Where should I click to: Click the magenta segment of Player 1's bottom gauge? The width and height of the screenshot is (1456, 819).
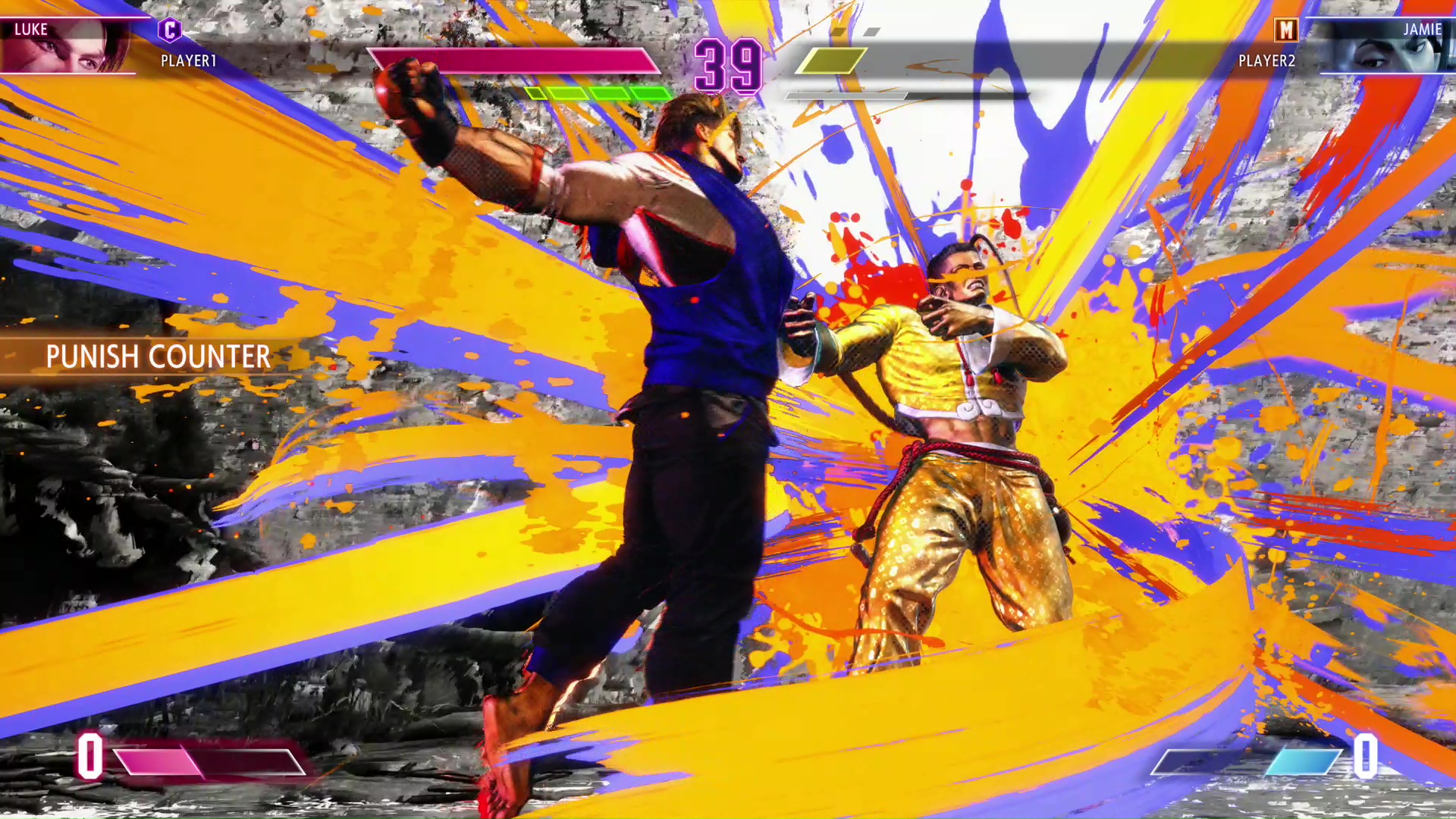pos(159,762)
